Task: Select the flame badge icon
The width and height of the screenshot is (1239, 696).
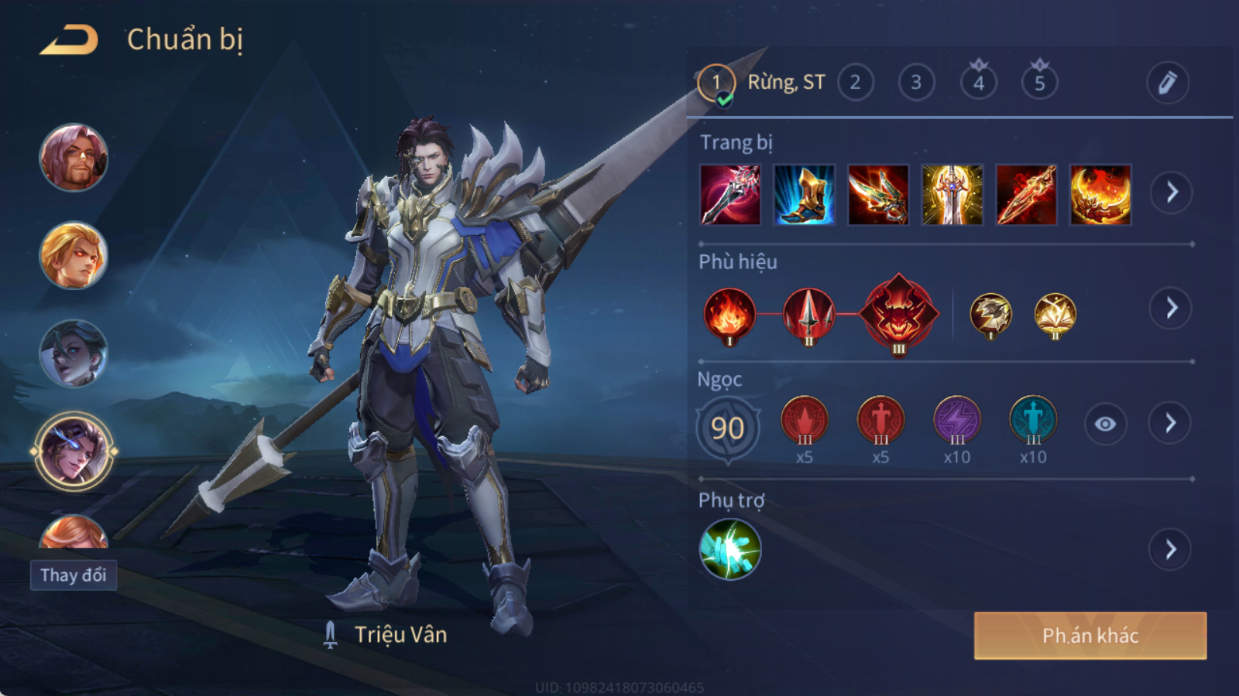Action: click(x=729, y=312)
